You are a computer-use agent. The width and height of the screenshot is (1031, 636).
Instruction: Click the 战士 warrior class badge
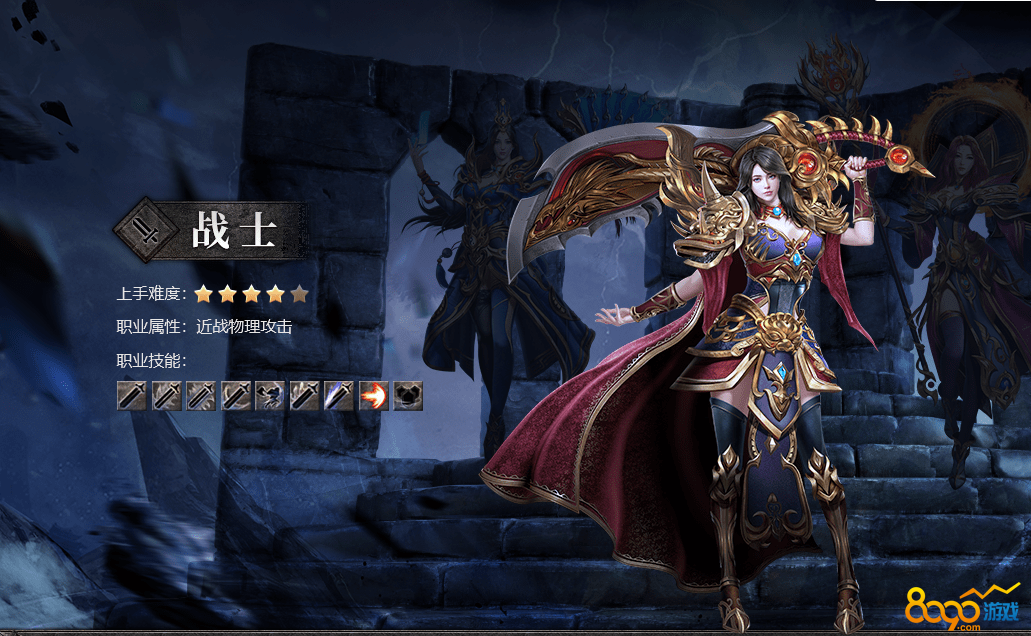coord(211,230)
